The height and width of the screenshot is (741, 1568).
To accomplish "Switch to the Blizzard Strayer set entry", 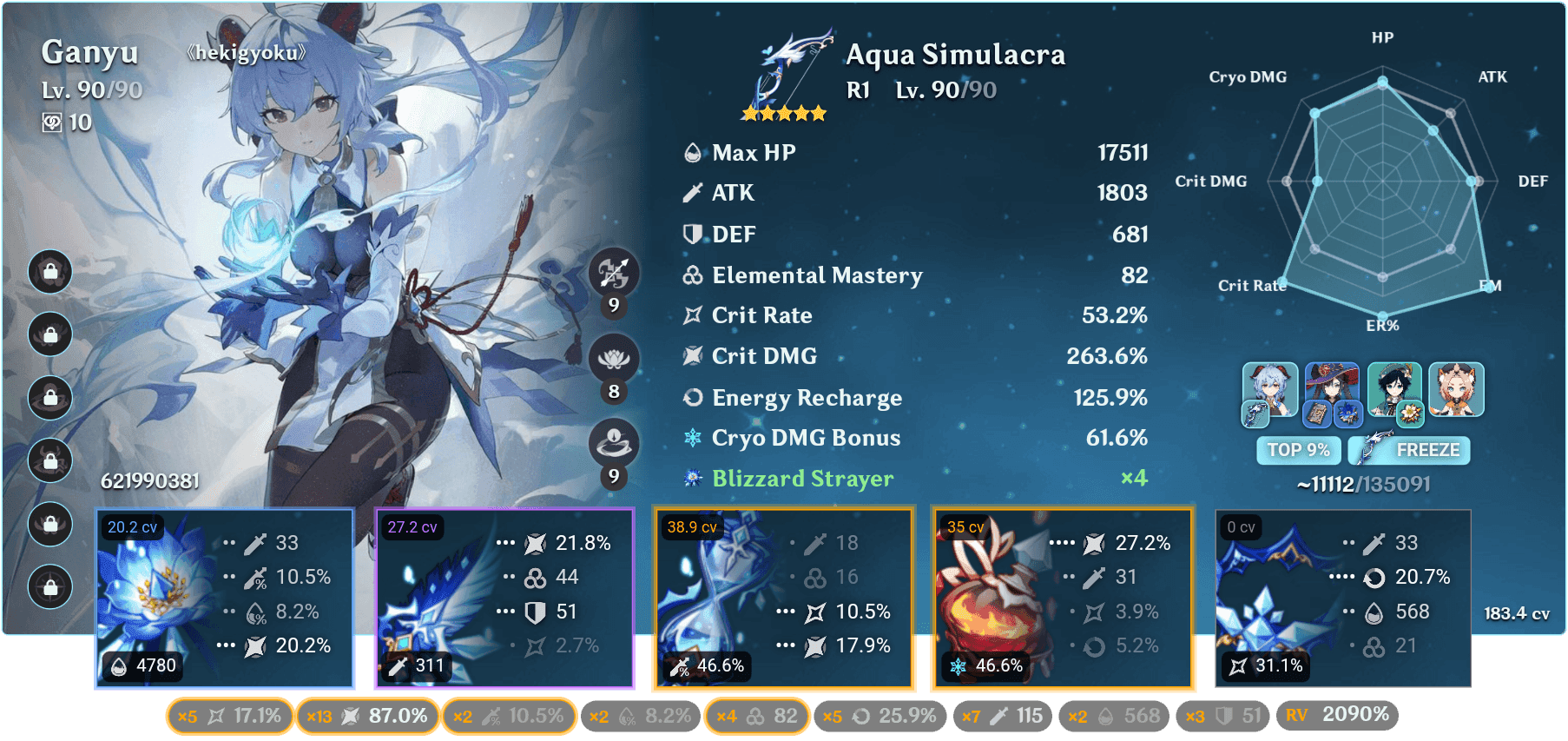I will click(802, 479).
